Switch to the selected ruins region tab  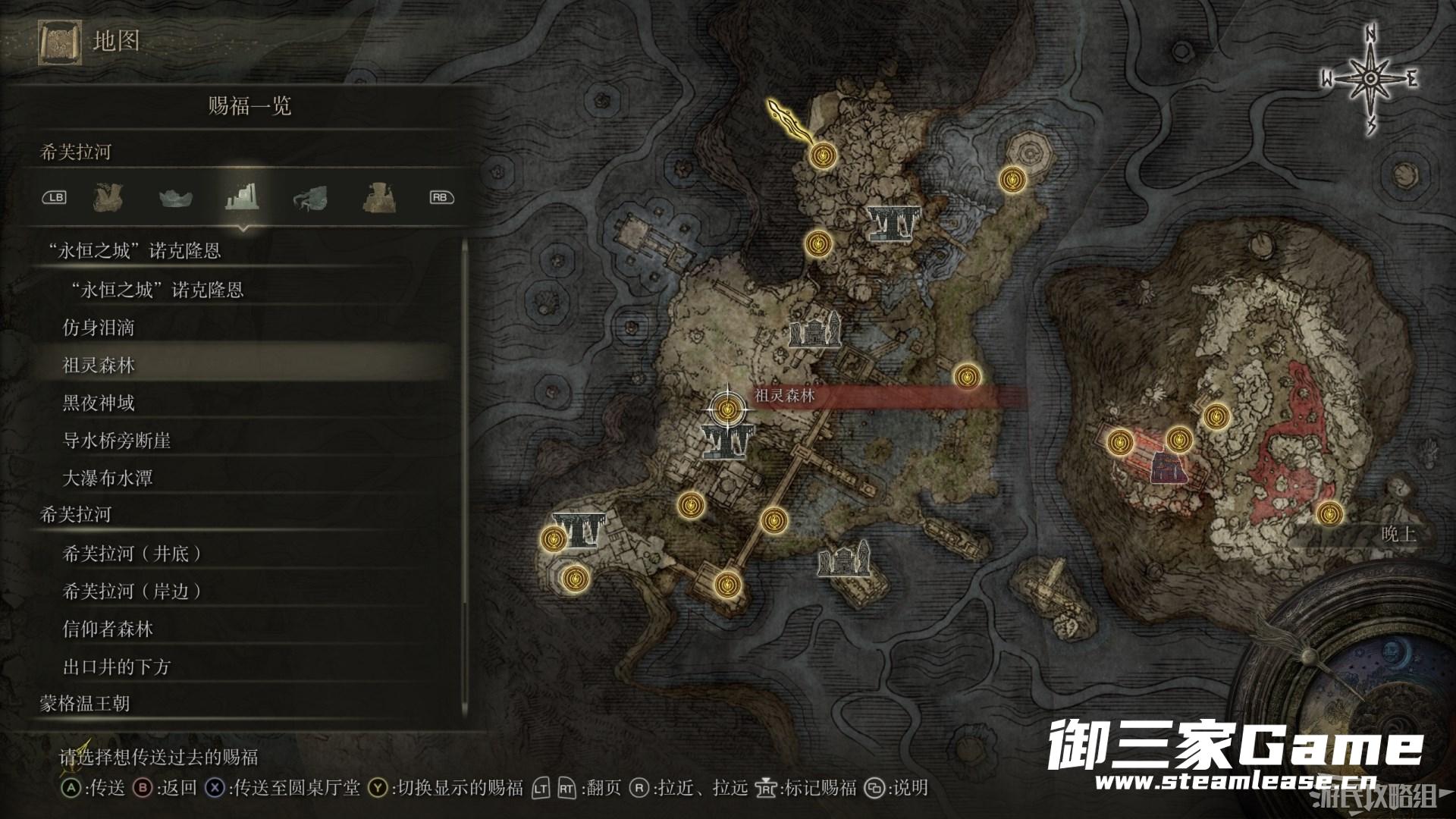(x=243, y=197)
